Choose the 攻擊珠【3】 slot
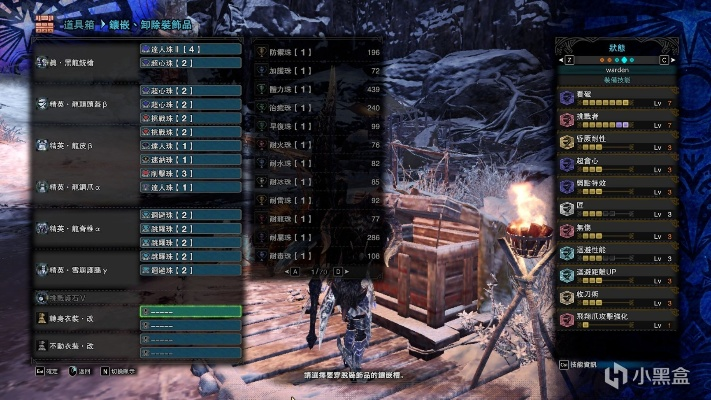711x400 pixels. [x=191, y=172]
